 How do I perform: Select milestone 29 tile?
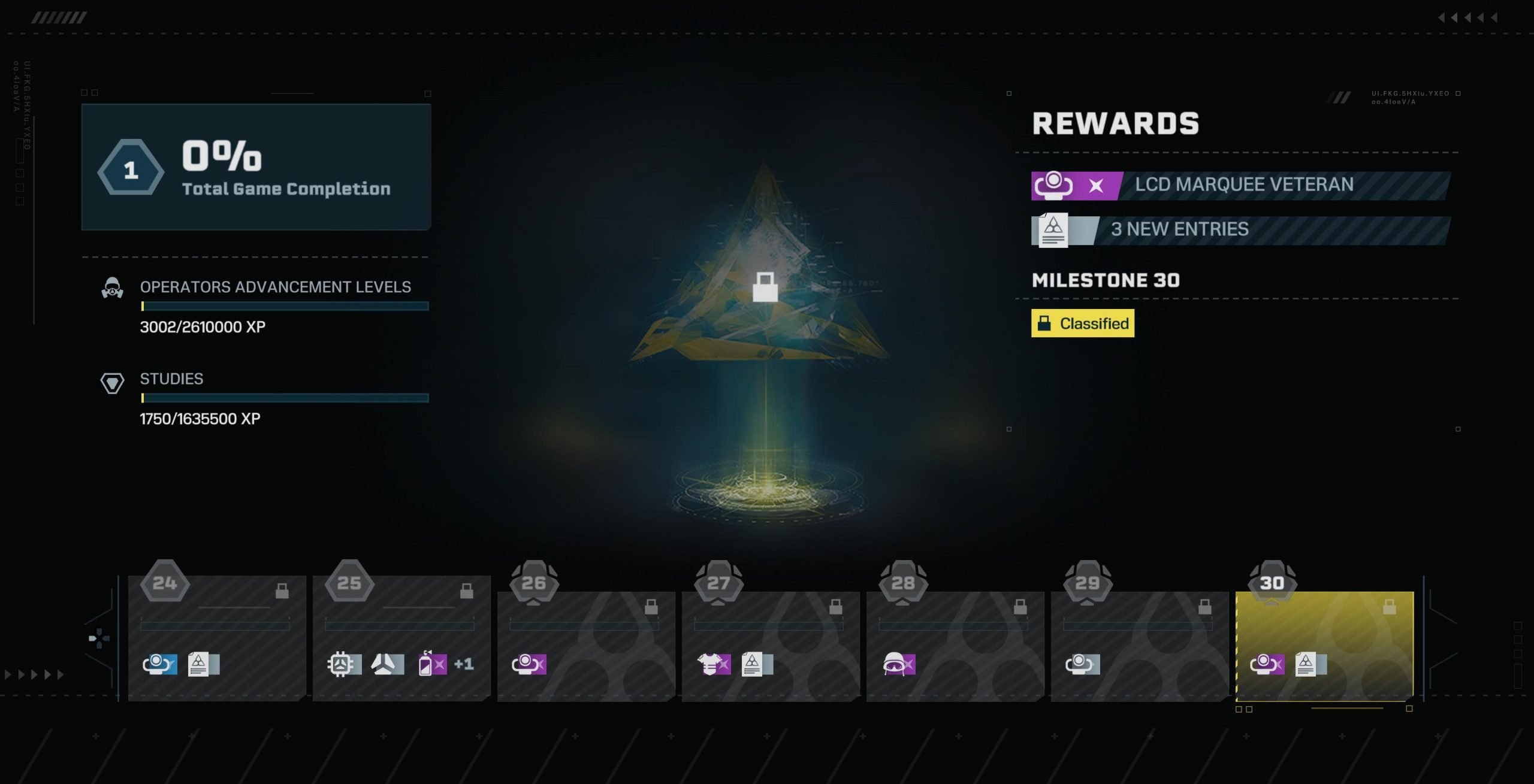(x=1140, y=646)
